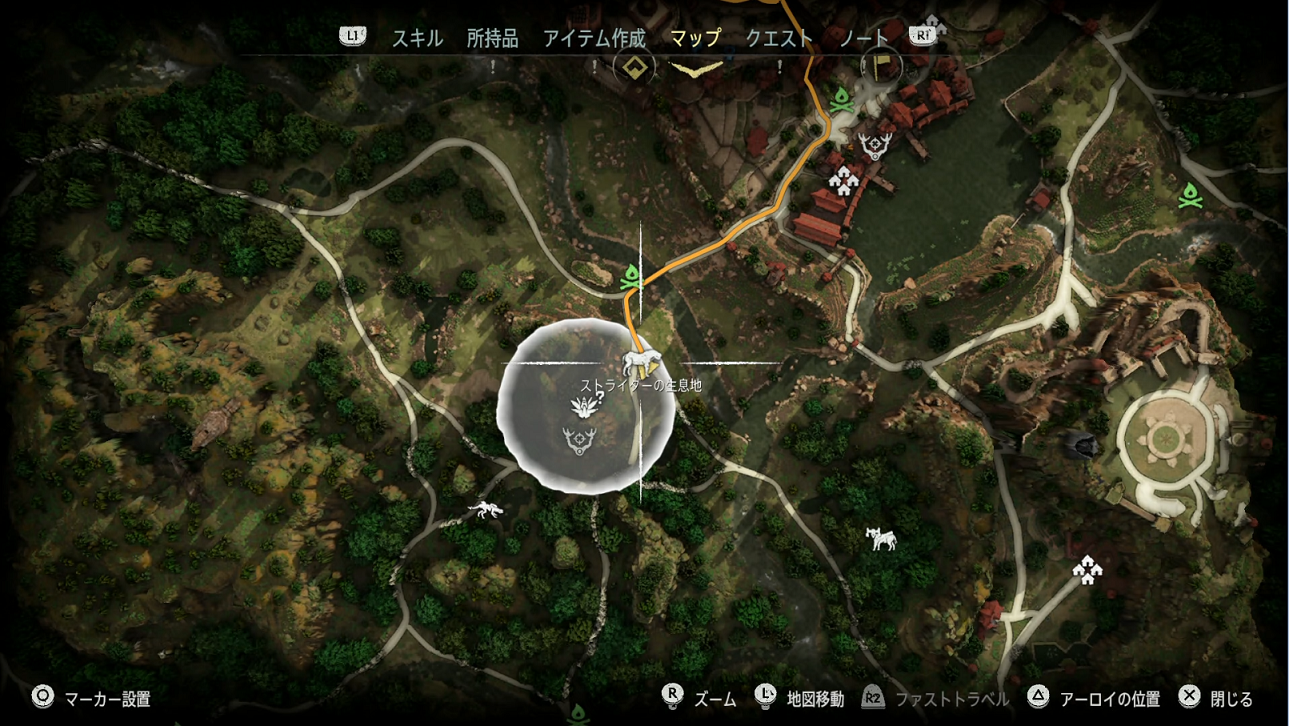Switch to the スキル tab
Image resolution: width=1289 pixels, height=726 pixels.
point(417,38)
